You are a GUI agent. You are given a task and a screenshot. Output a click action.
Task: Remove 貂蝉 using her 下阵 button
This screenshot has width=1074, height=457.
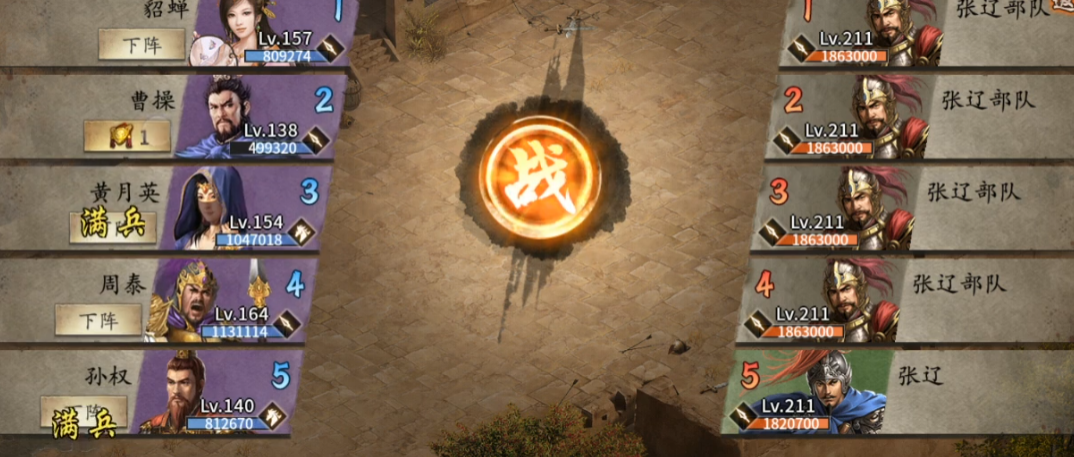click(x=141, y=44)
